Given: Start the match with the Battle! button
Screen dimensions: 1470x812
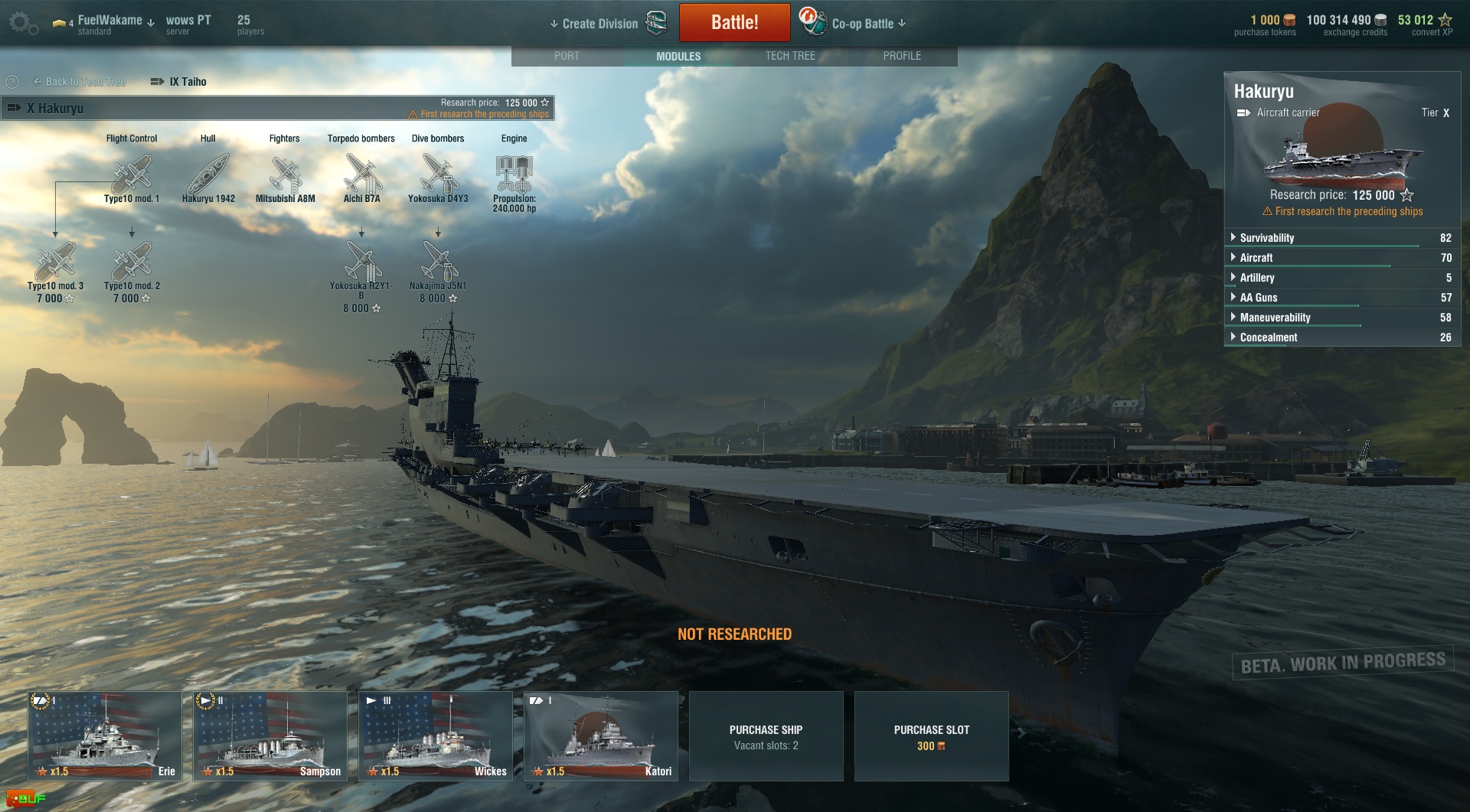Looking at the screenshot, I should point(734,23).
